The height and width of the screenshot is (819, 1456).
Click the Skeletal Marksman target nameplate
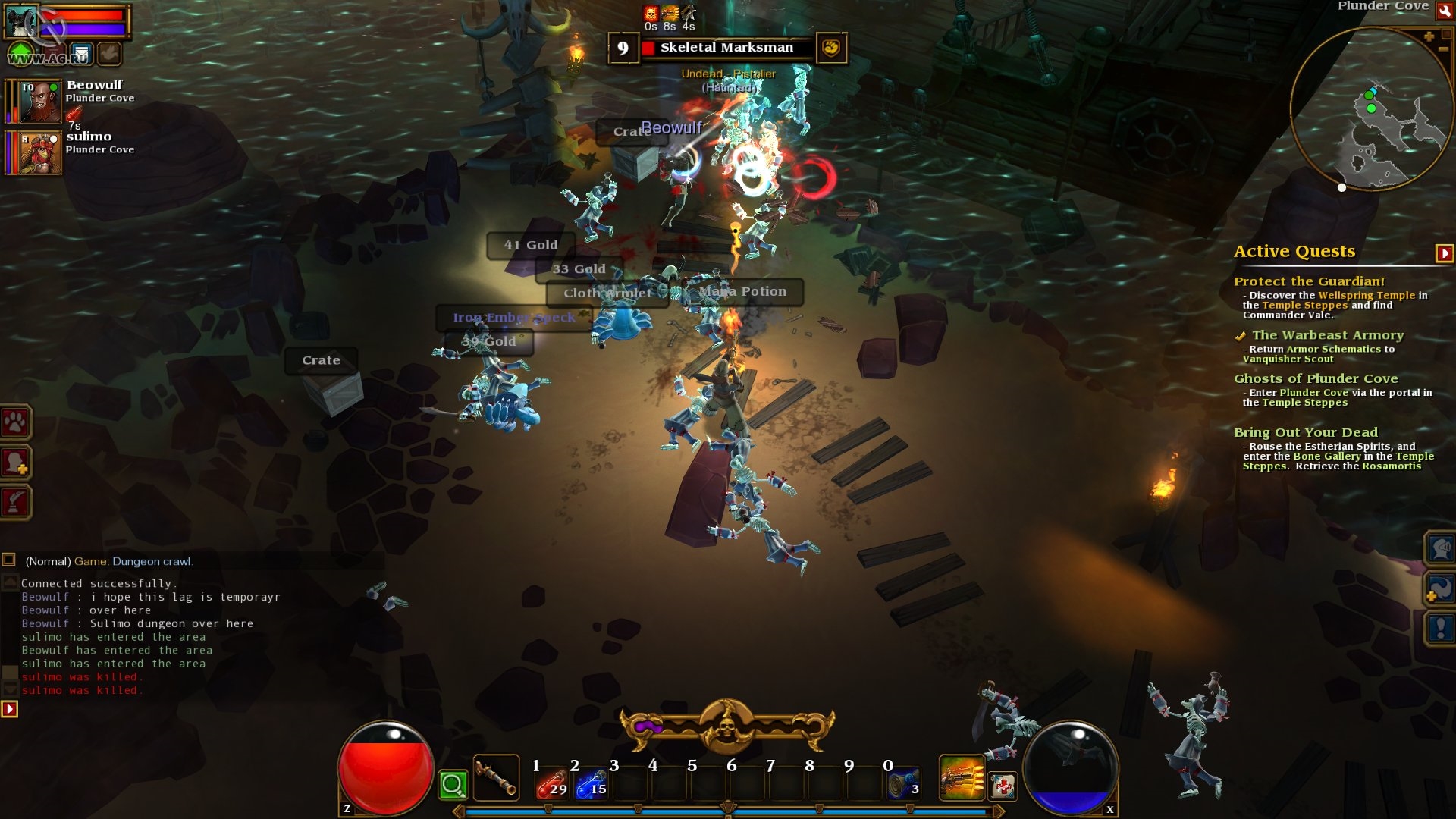(726, 48)
